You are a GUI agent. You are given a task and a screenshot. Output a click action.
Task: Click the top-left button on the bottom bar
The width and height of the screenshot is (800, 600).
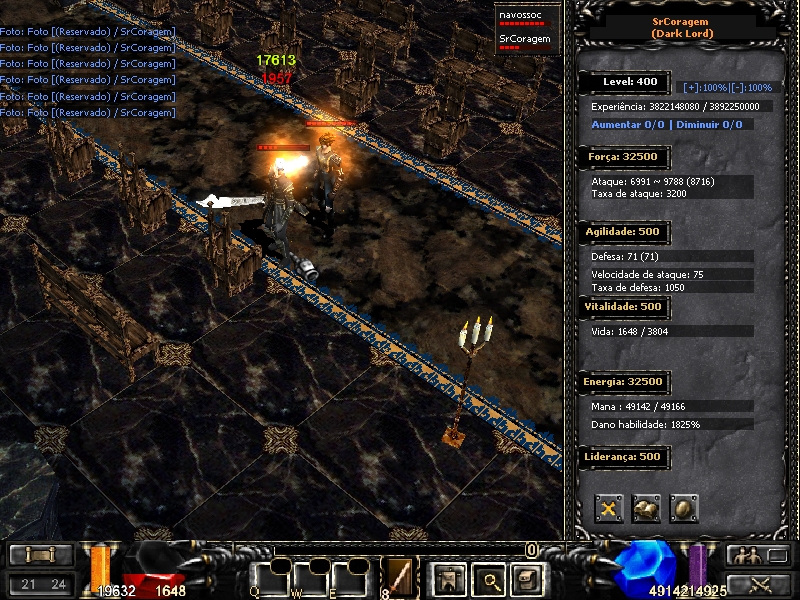click(x=42, y=555)
